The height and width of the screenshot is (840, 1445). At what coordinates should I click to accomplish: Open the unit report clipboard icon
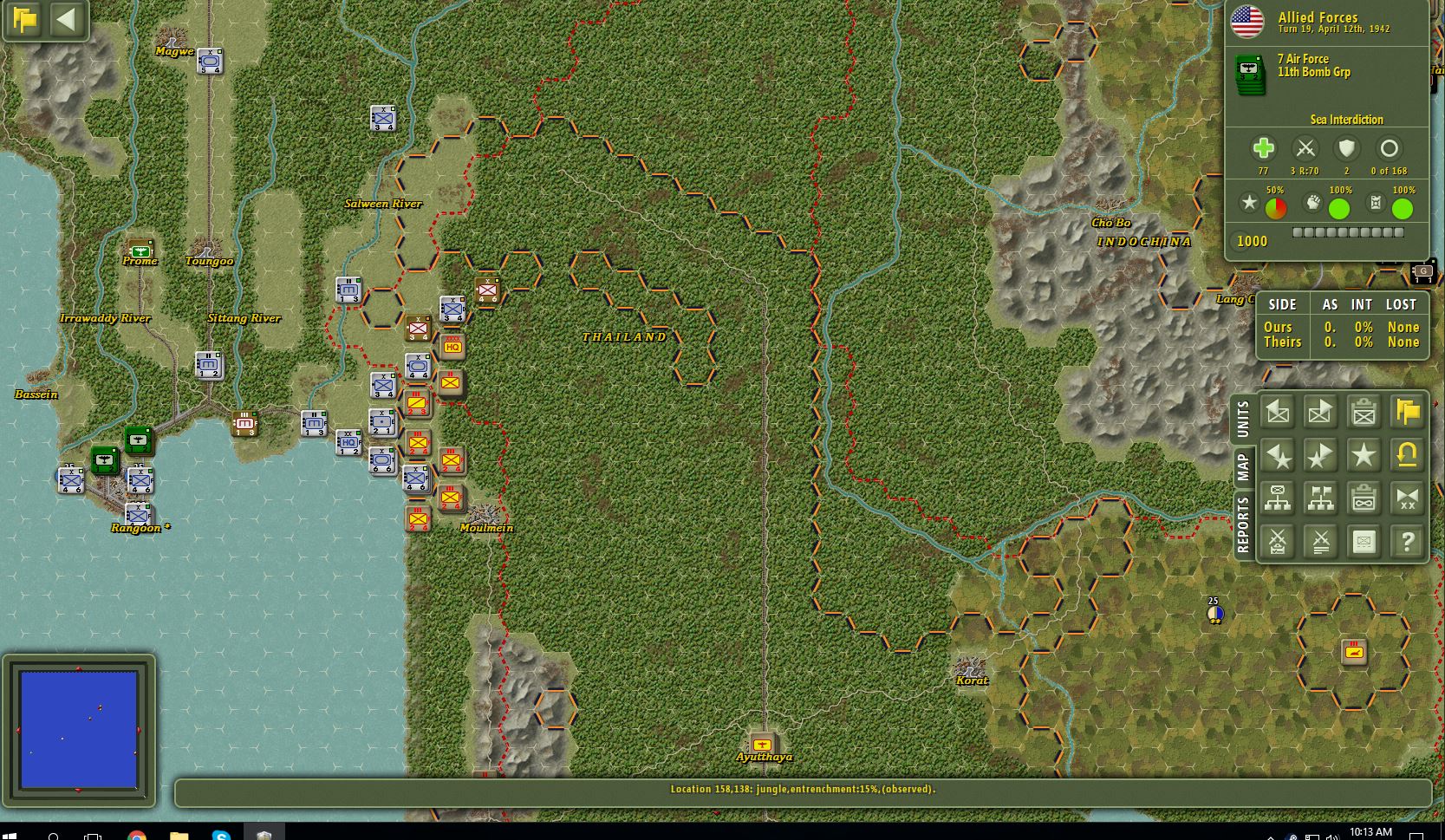tap(1364, 412)
